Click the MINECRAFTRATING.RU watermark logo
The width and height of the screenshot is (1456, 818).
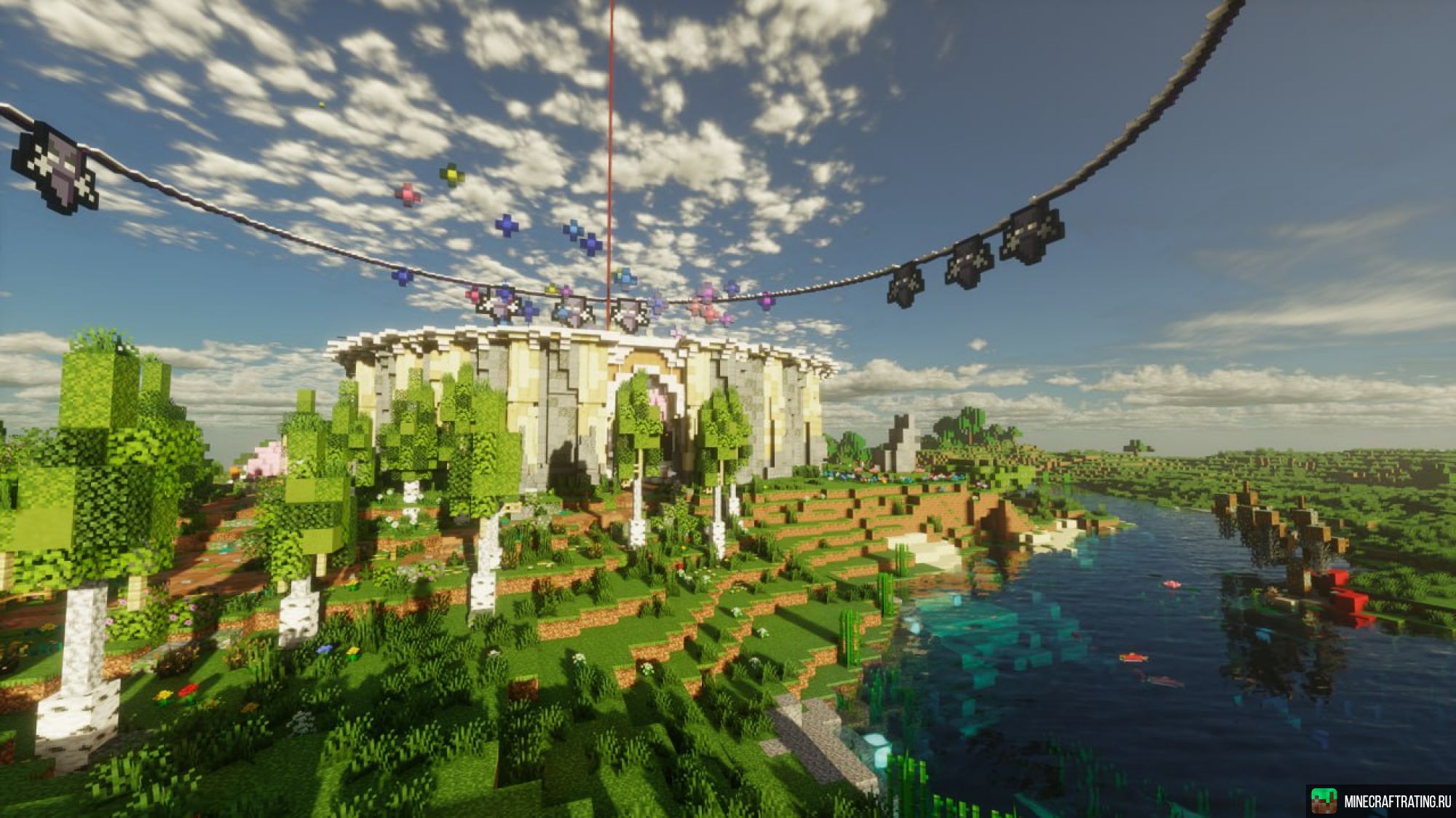[x=1381, y=801]
